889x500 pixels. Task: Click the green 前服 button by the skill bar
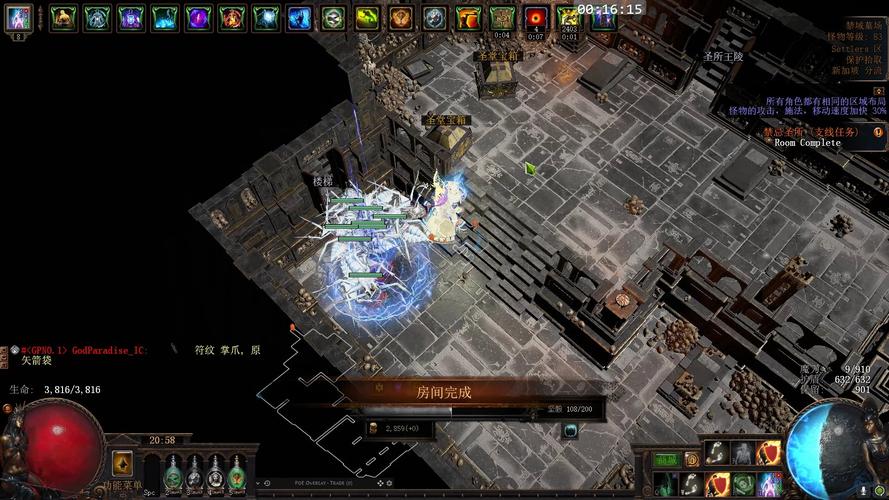(x=666, y=459)
